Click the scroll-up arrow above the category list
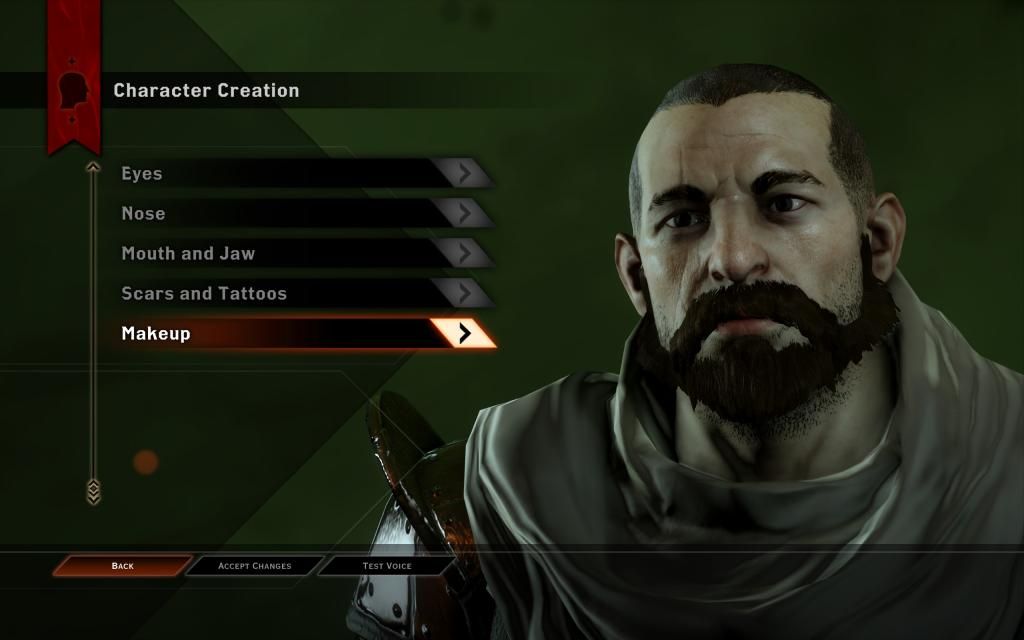Screen dimensions: 1024x640 [x=93, y=167]
